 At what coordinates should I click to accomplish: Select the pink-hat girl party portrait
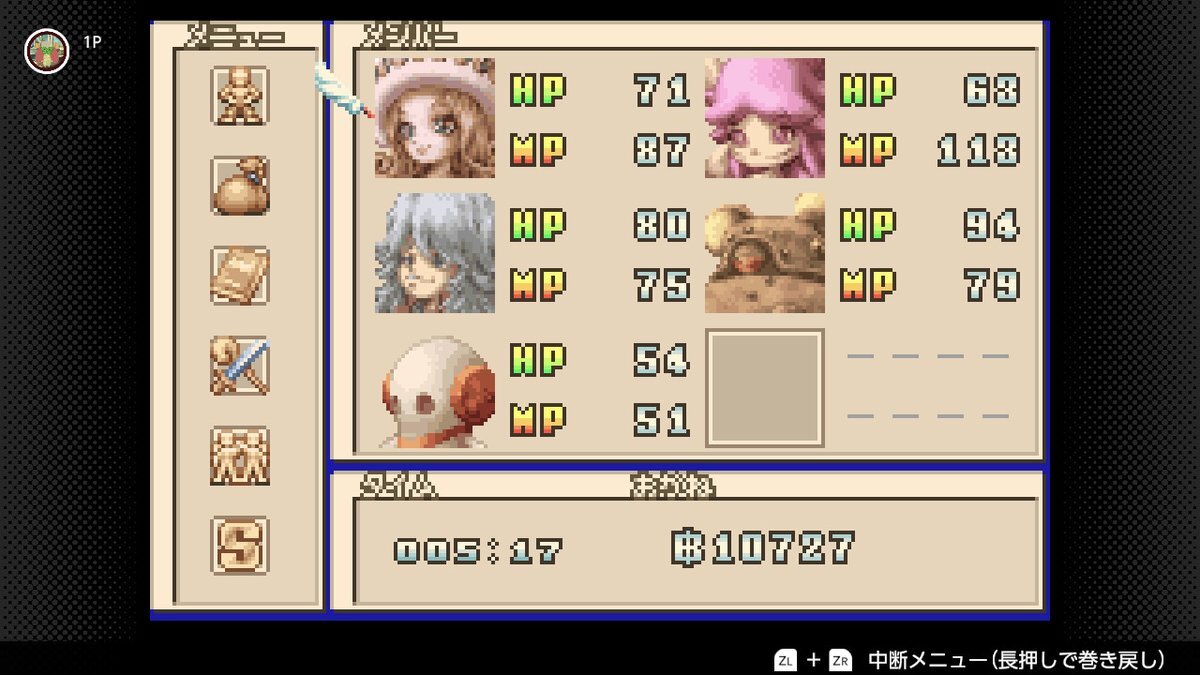435,118
